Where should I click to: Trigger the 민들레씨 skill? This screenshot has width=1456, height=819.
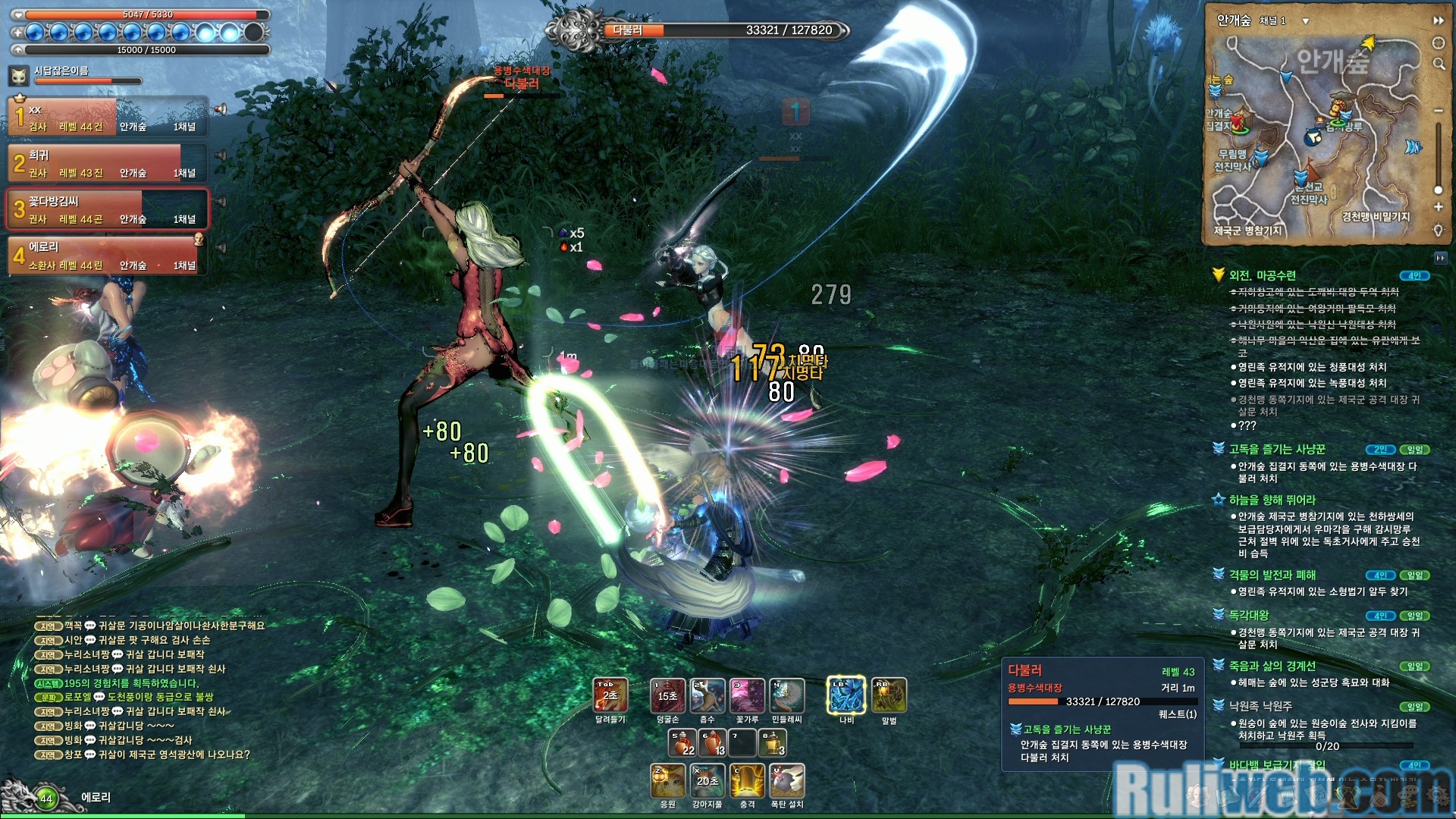point(786,695)
